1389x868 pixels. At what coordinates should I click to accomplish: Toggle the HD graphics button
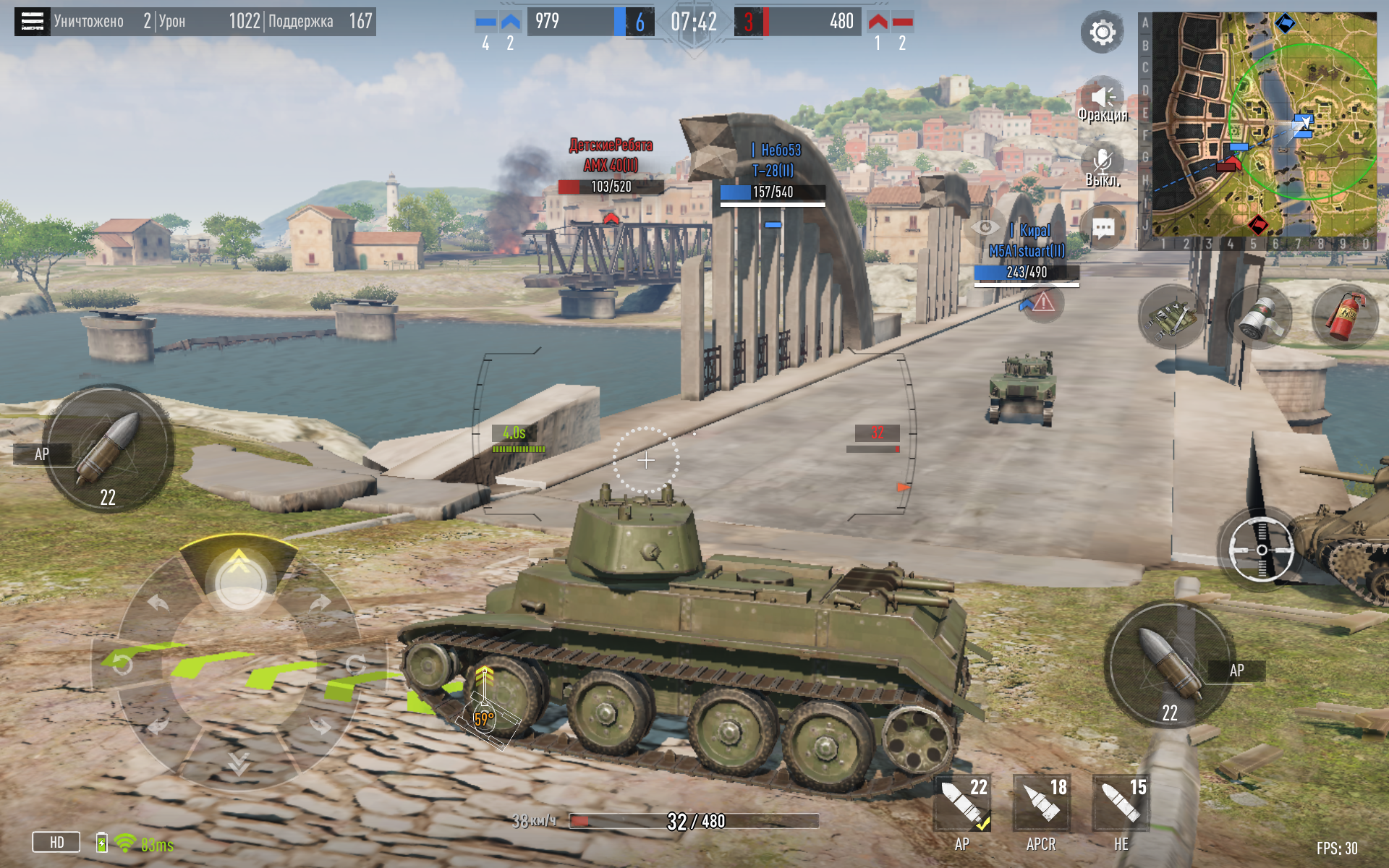(56, 843)
